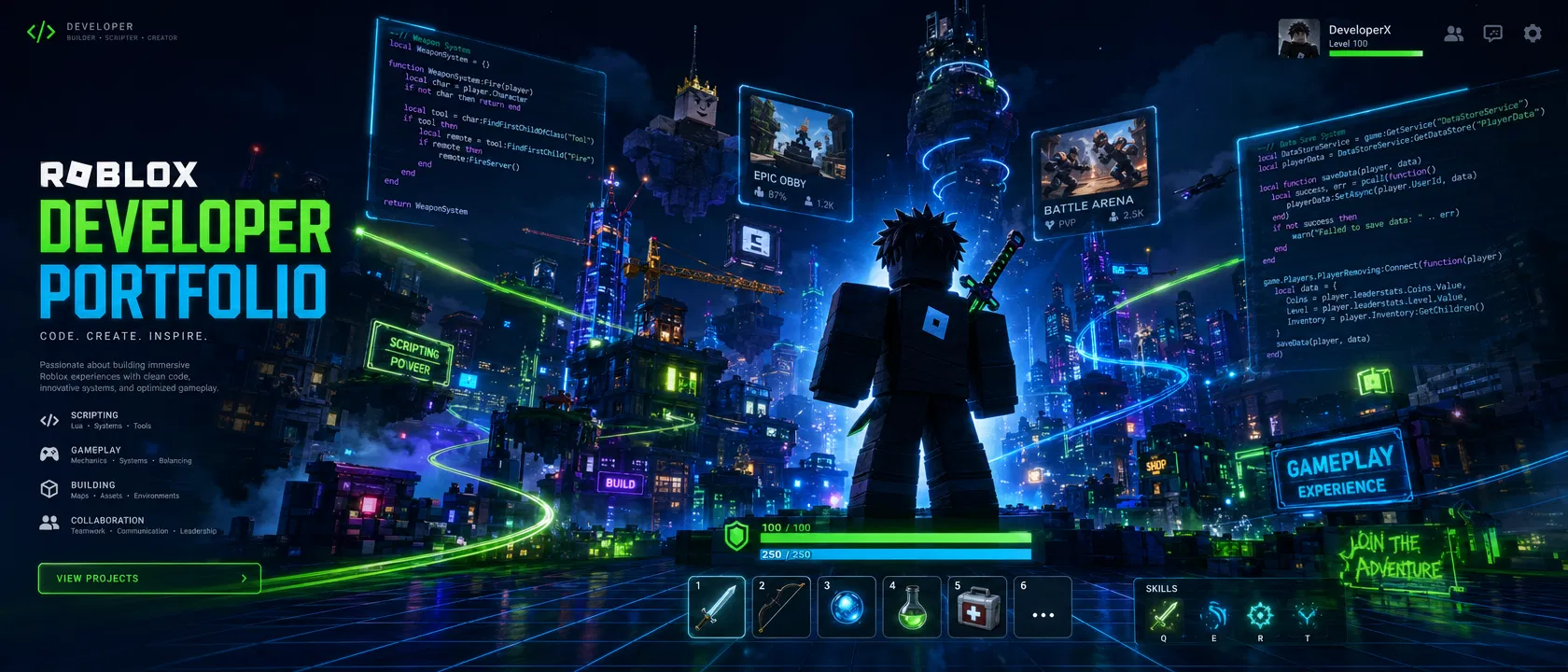
Task: Open the three-dots hotbar slot 6
Action: click(x=1043, y=609)
